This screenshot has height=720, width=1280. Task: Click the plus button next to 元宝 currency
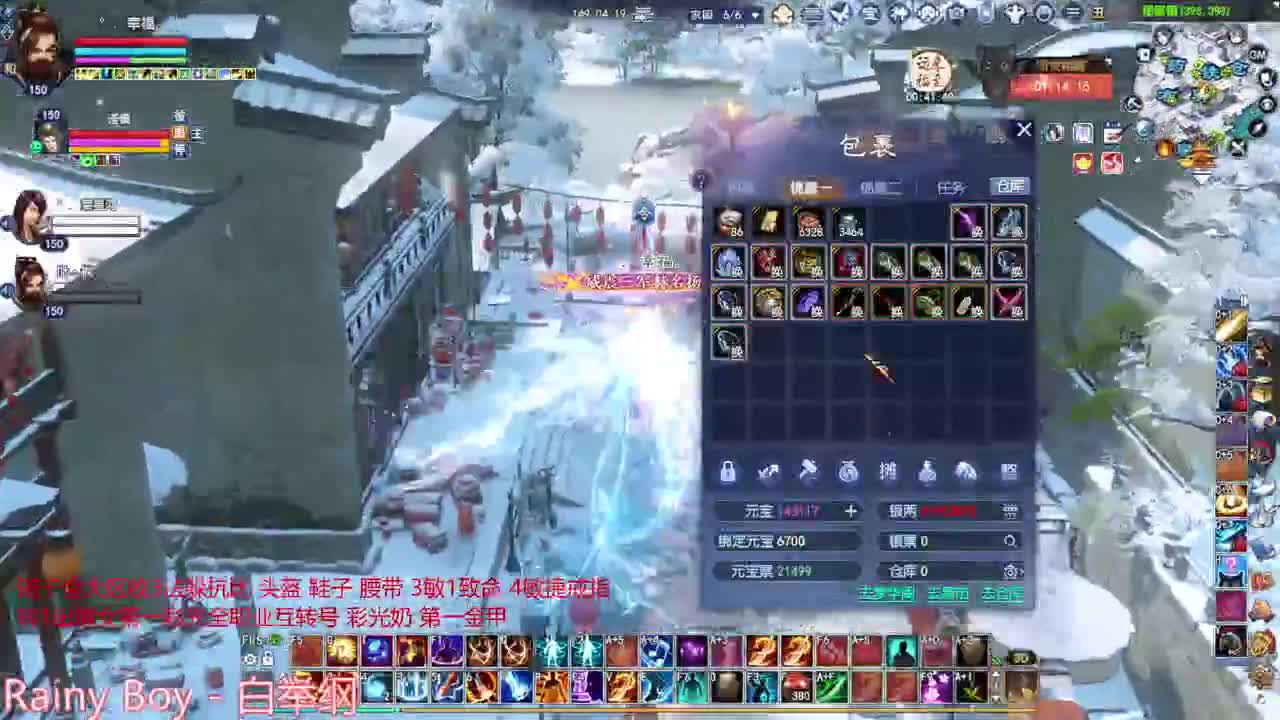(851, 511)
